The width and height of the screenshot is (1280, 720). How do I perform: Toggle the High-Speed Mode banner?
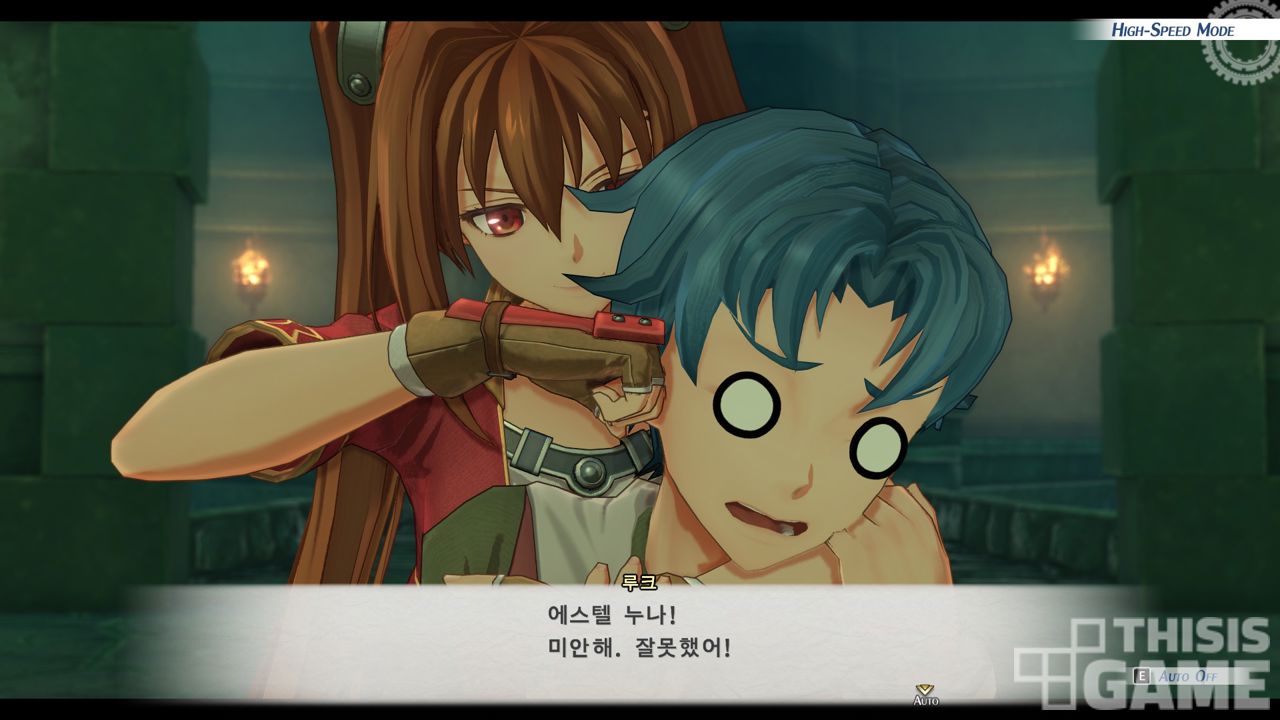pyautogui.click(x=1172, y=30)
